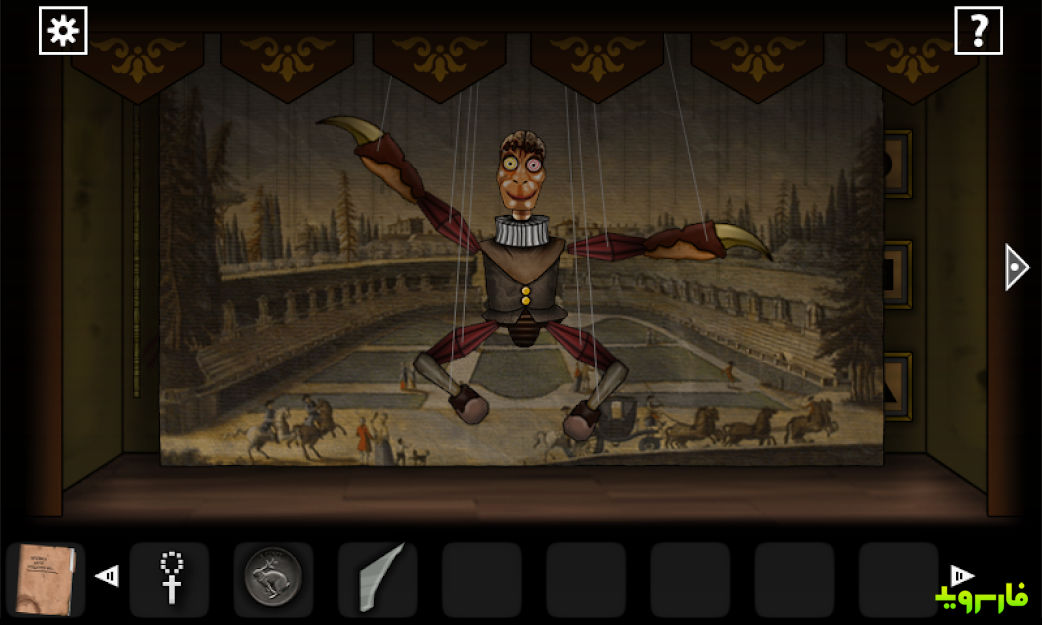Page inventory left with the arrow
The width and height of the screenshot is (1042, 625).
pos(107,576)
